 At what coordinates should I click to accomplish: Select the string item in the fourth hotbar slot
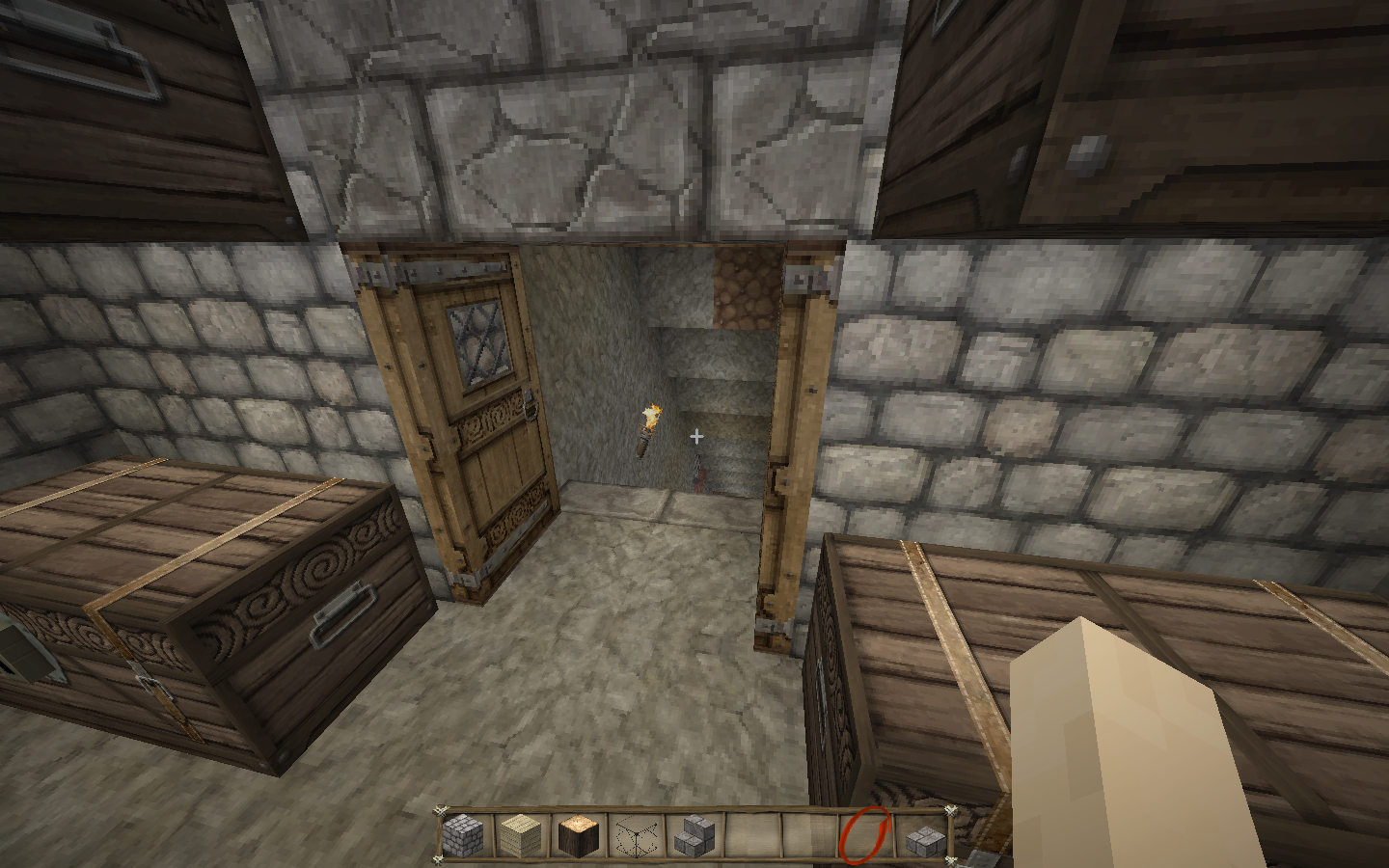[633, 835]
